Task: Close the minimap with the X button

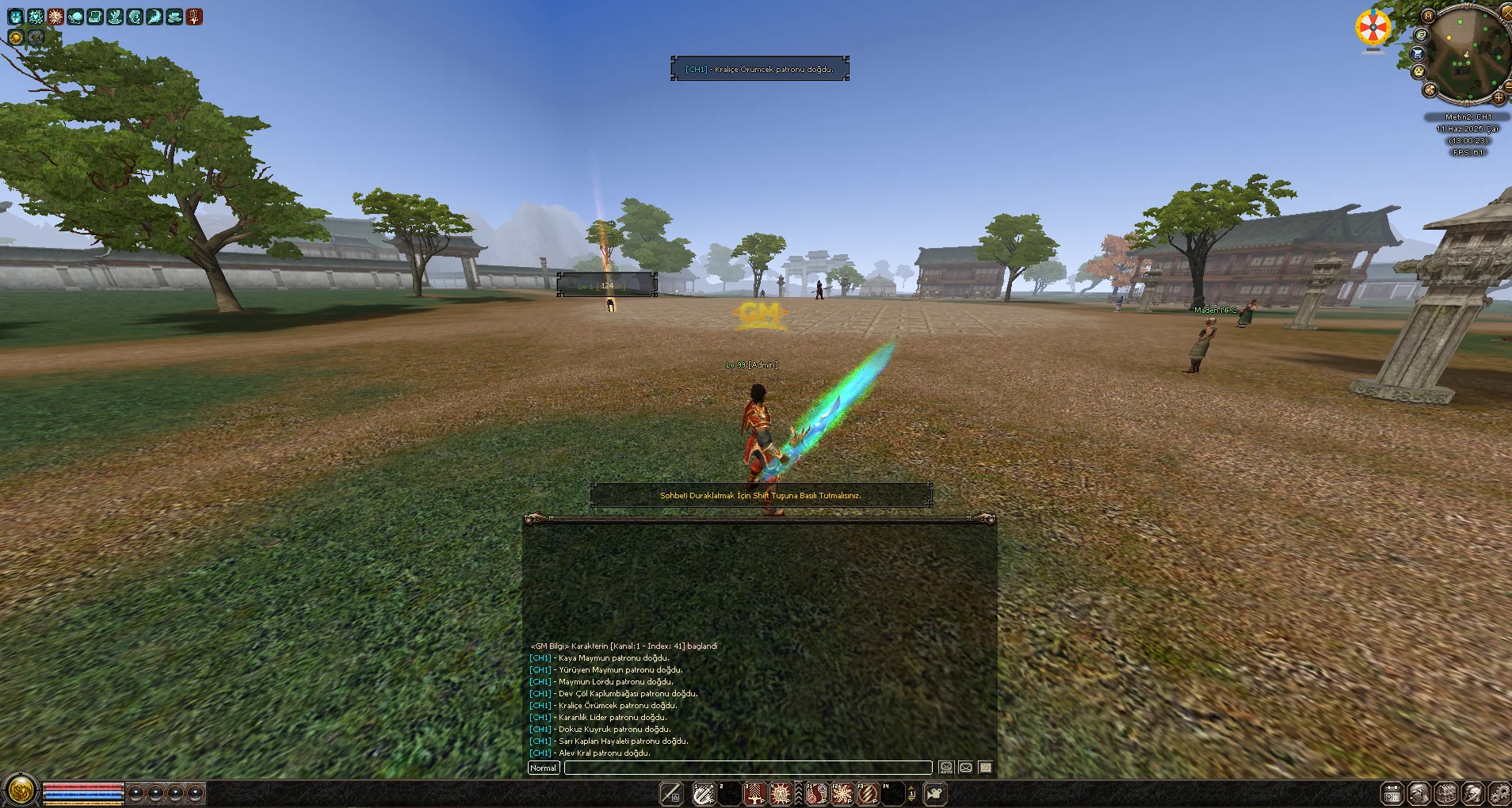Action: 1506,12
